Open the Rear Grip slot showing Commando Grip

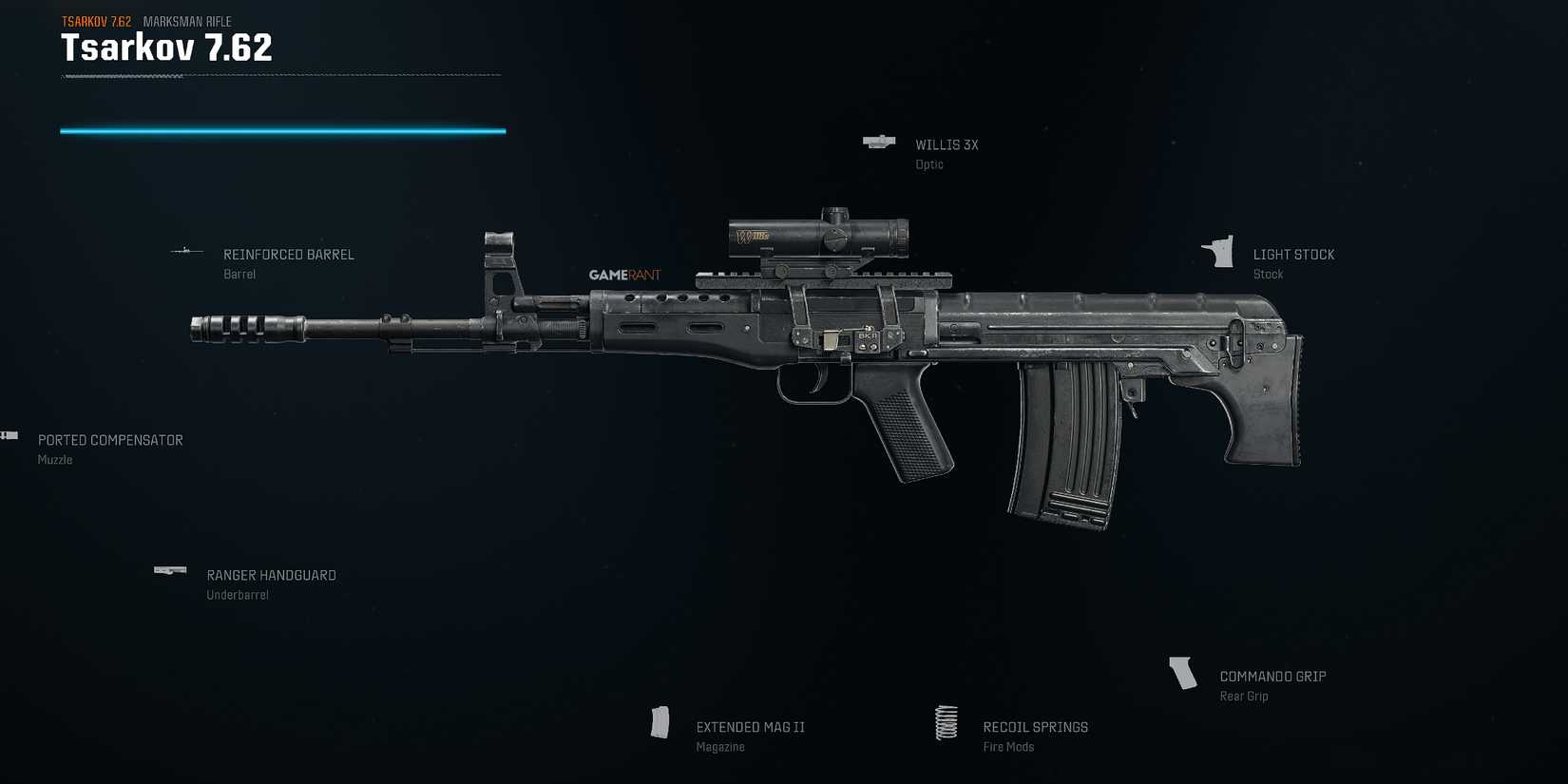(x=1272, y=676)
